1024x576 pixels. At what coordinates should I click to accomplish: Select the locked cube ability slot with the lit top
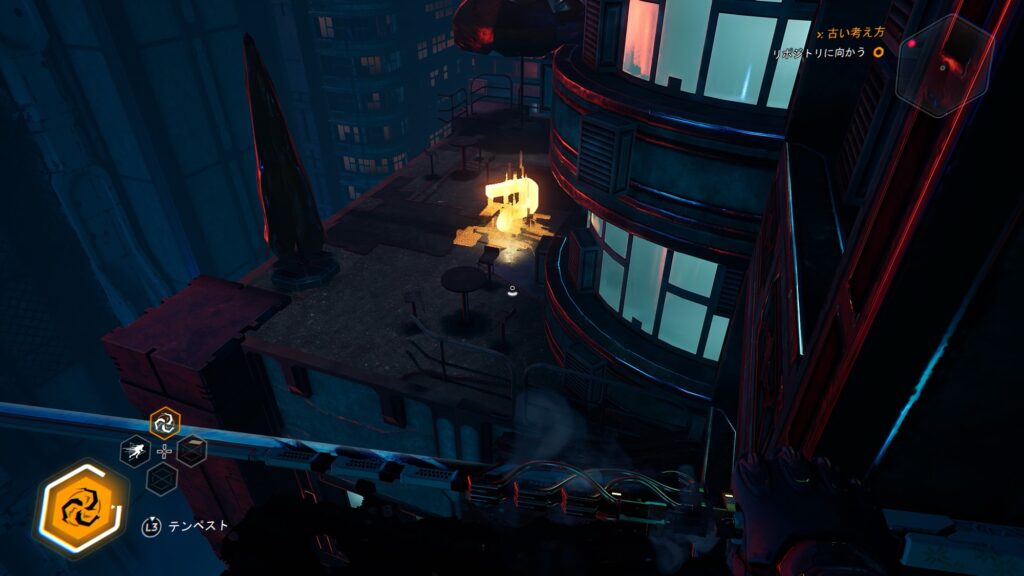point(192,451)
